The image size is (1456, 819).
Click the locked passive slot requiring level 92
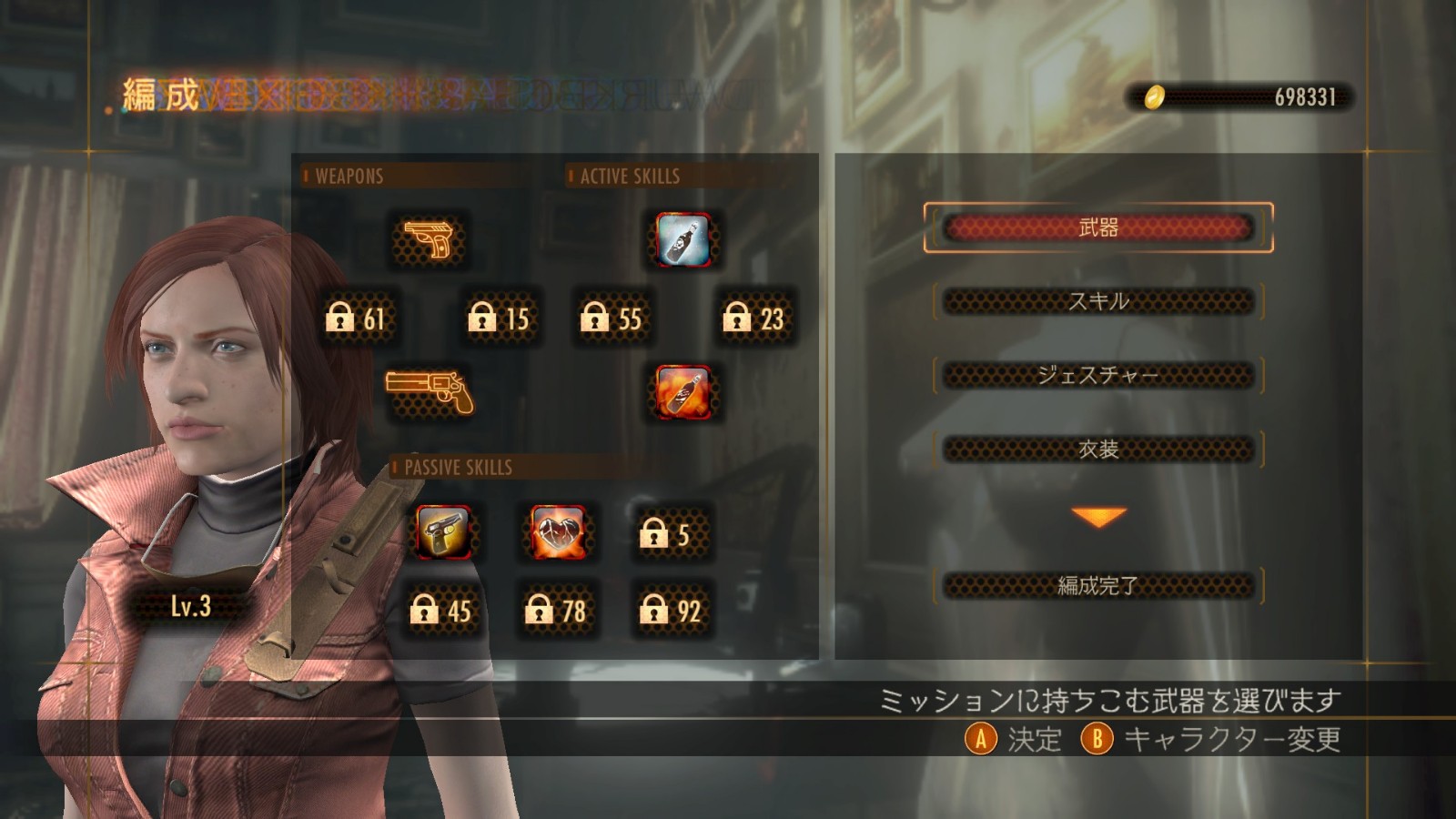(672, 610)
